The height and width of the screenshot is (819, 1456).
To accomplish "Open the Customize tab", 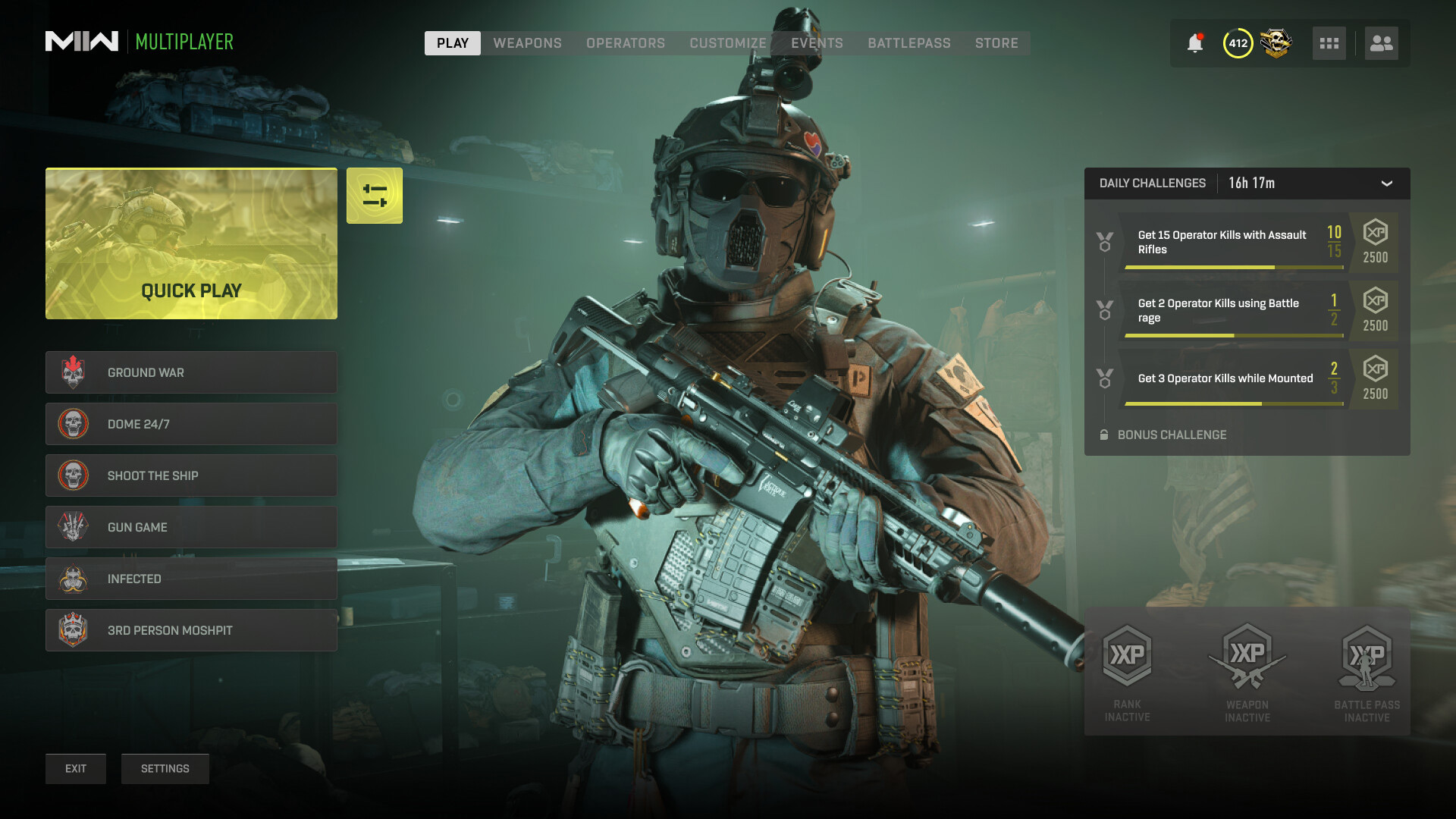I will (727, 43).
